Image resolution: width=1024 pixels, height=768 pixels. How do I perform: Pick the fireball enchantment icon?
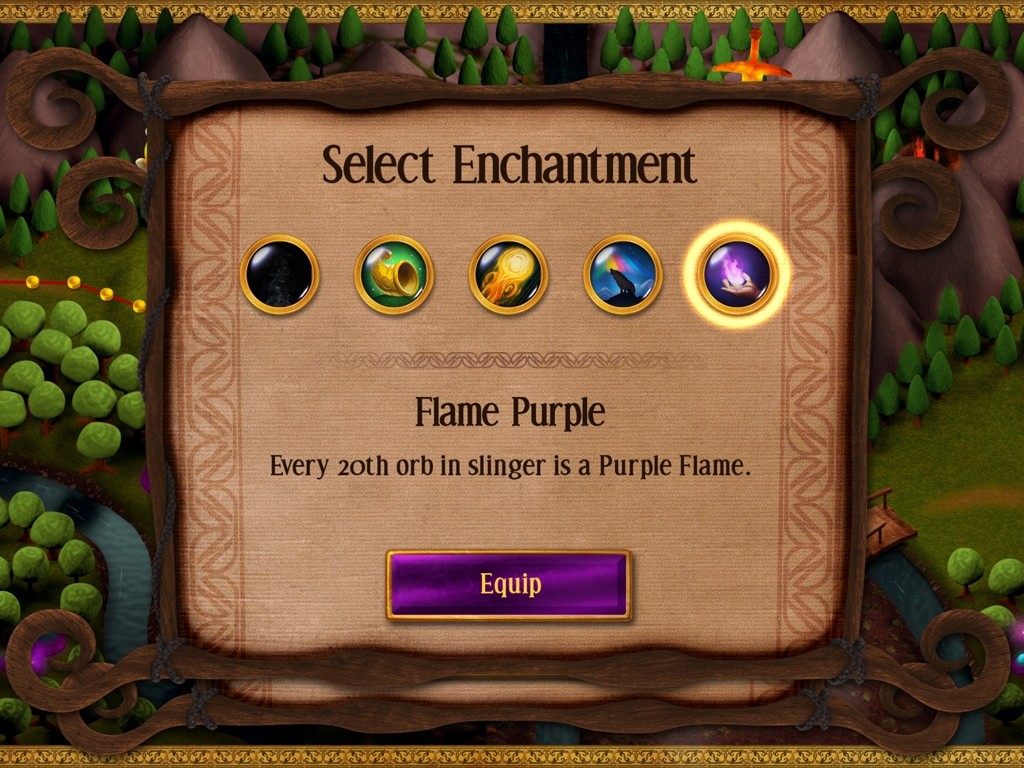pyautogui.click(x=508, y=274)
